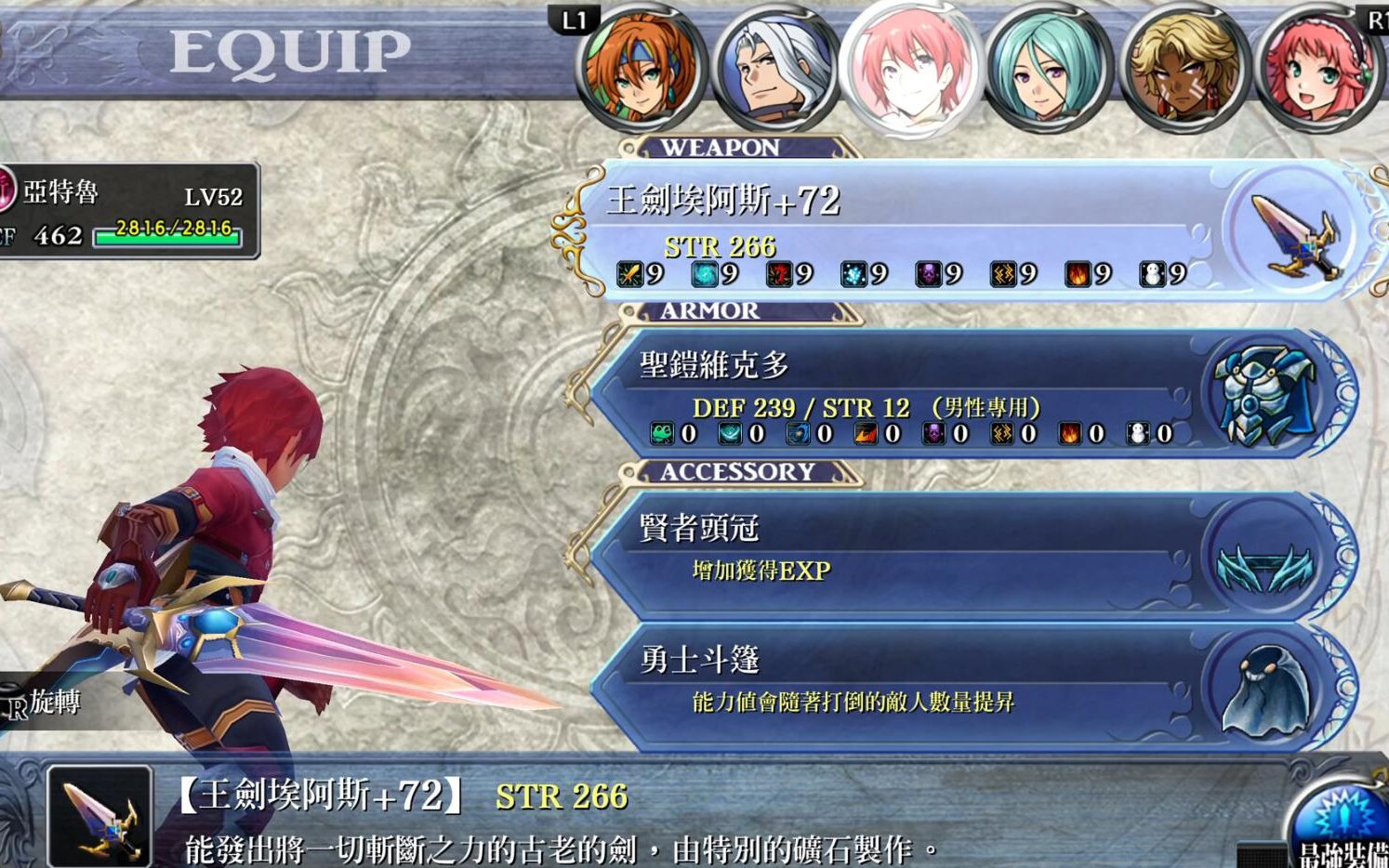Click the cloak icon next to 勇士斗篷
This screenshot has width=1389, height=868.
[1266, 692]
